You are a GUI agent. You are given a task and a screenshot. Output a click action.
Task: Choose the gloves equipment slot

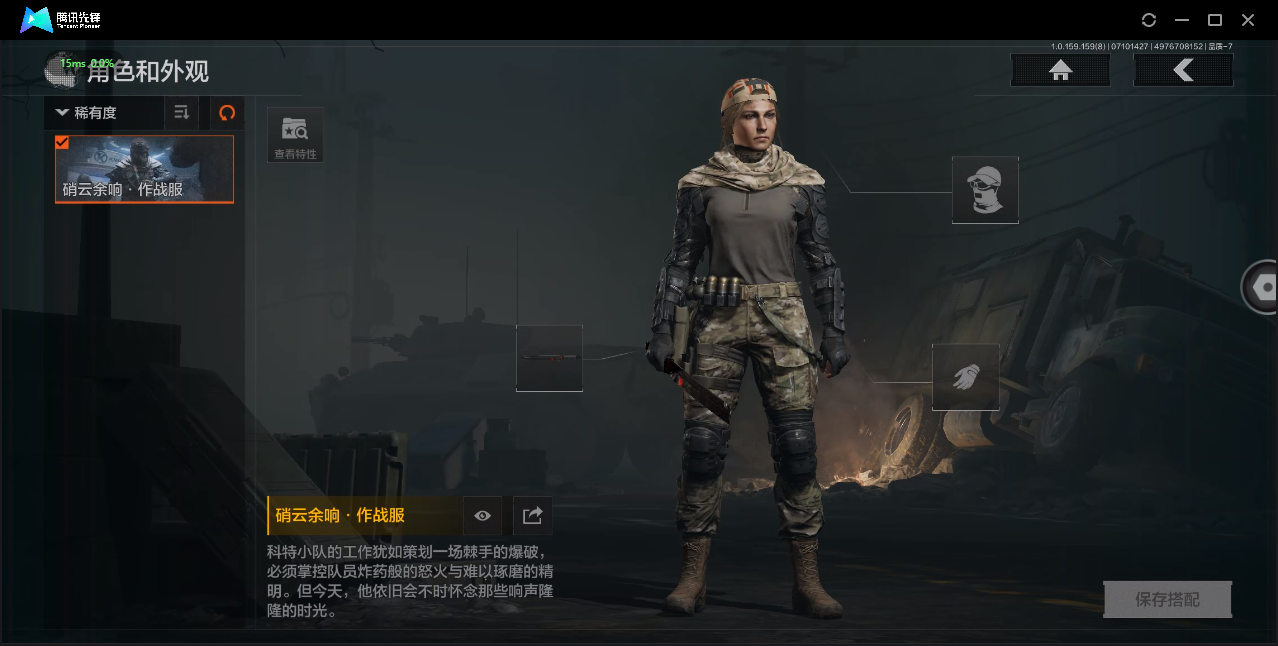click(966, 377)
